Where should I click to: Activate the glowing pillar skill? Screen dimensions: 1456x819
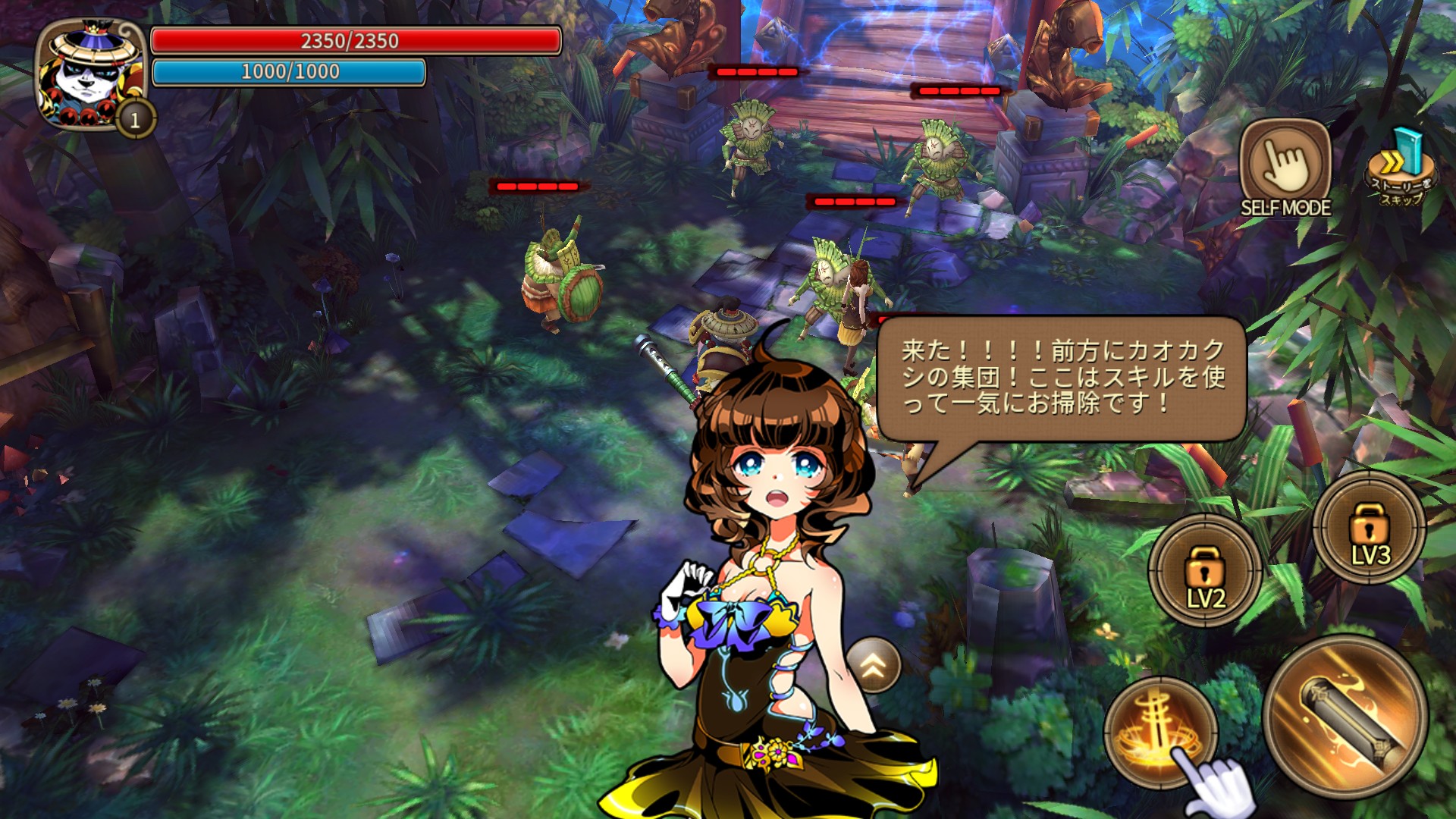(1159, 731)
